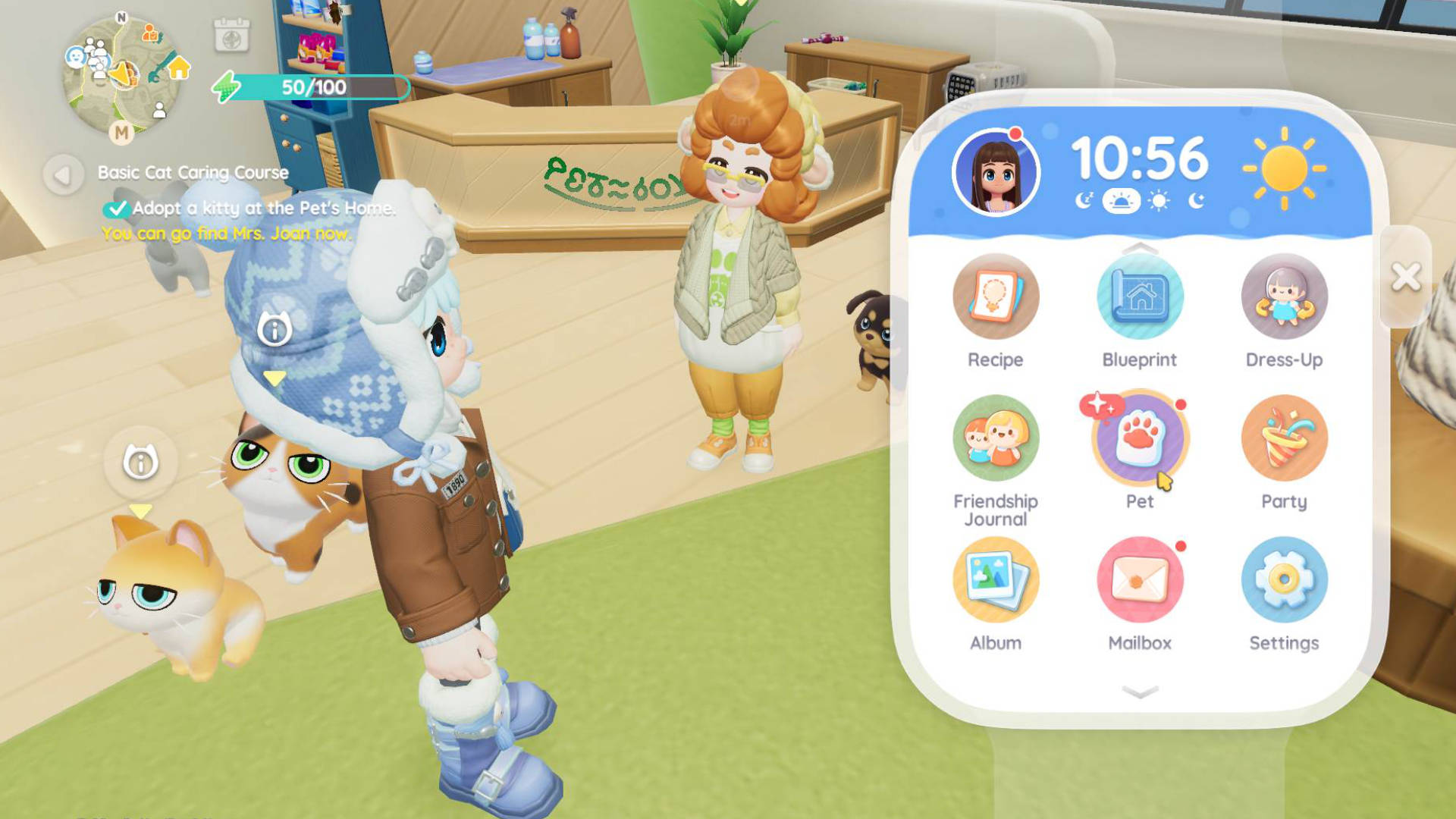Page up with the phone's top arrow

[1139, 248]
